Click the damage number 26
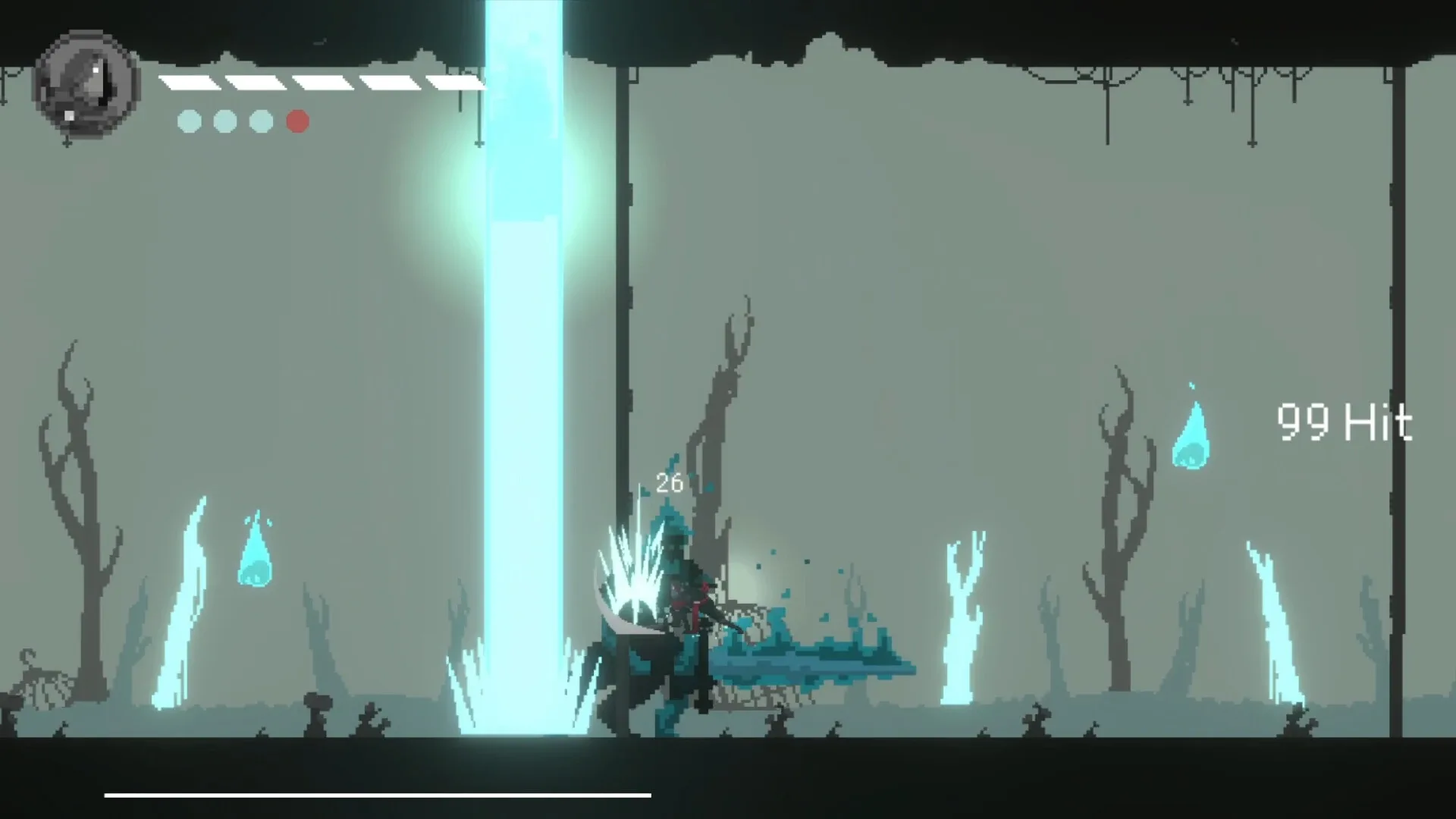Image resolution: width=1456 pixels, height=819 pixels. tap(670, 483)
